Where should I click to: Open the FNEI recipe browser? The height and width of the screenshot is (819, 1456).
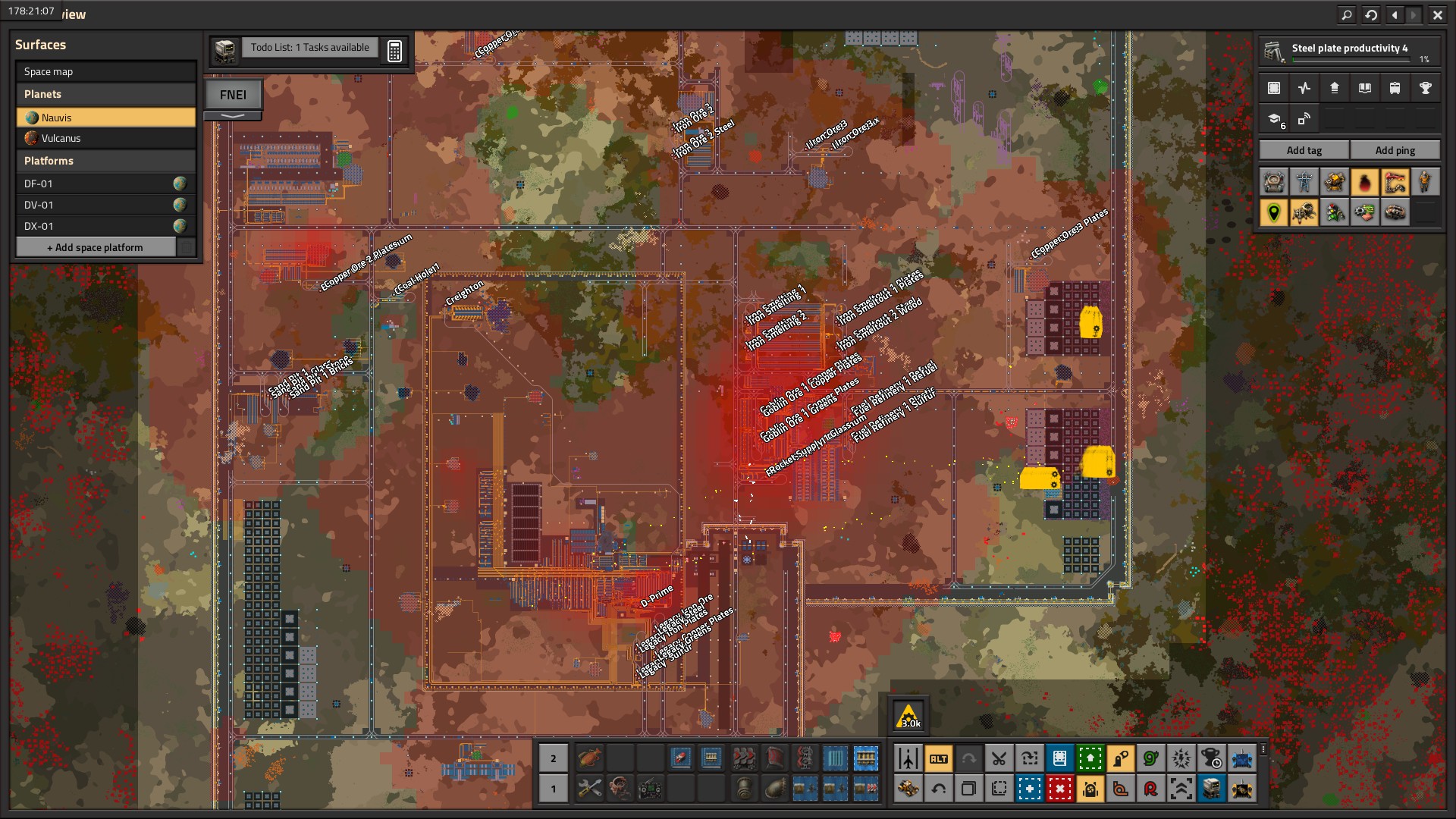(233, 96)
